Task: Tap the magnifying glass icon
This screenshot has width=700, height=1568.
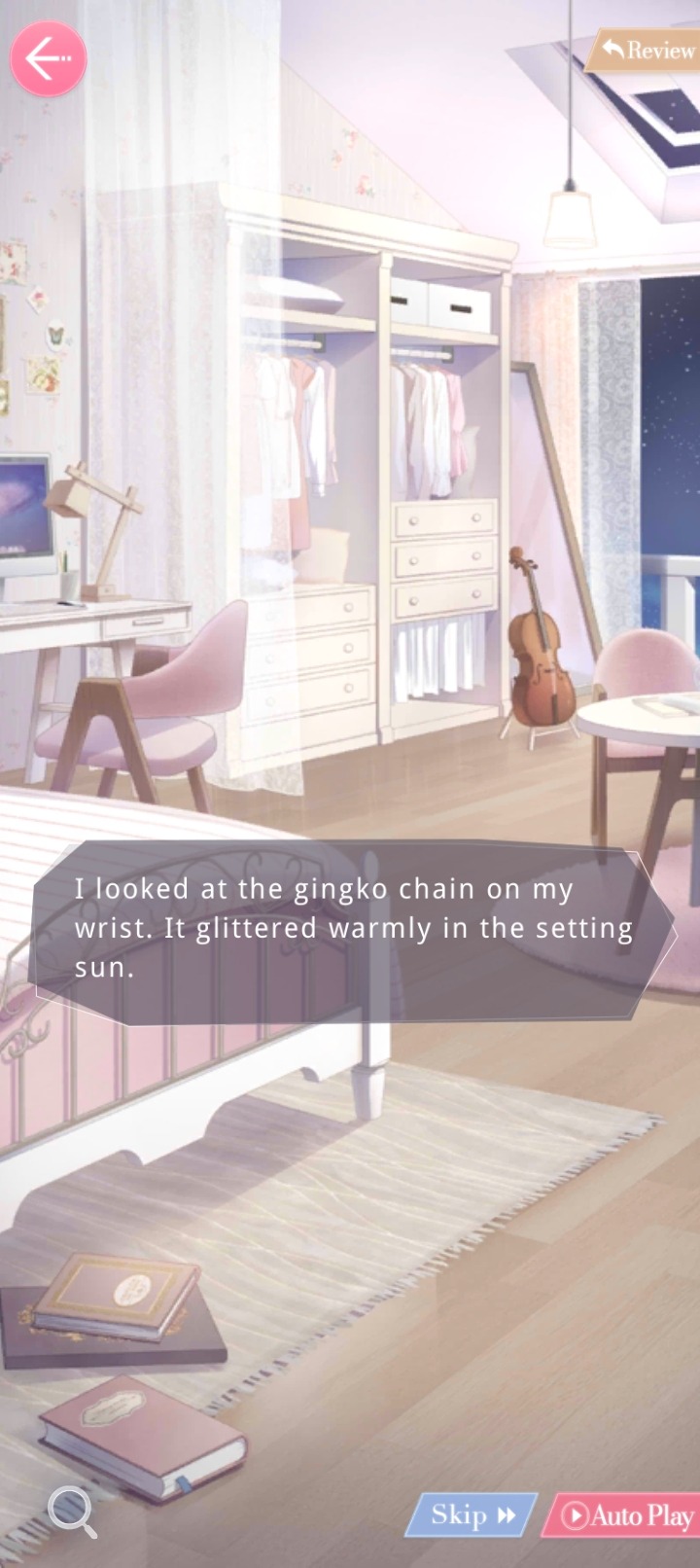Action: coord(71,1511)
